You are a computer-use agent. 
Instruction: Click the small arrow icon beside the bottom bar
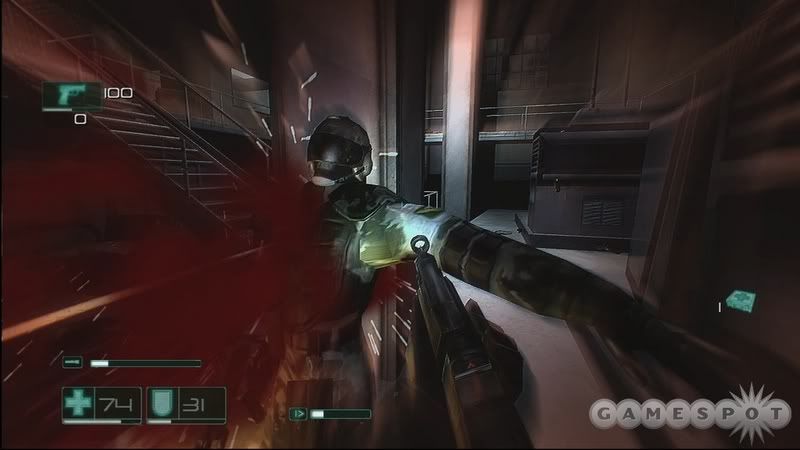(298, 412)
